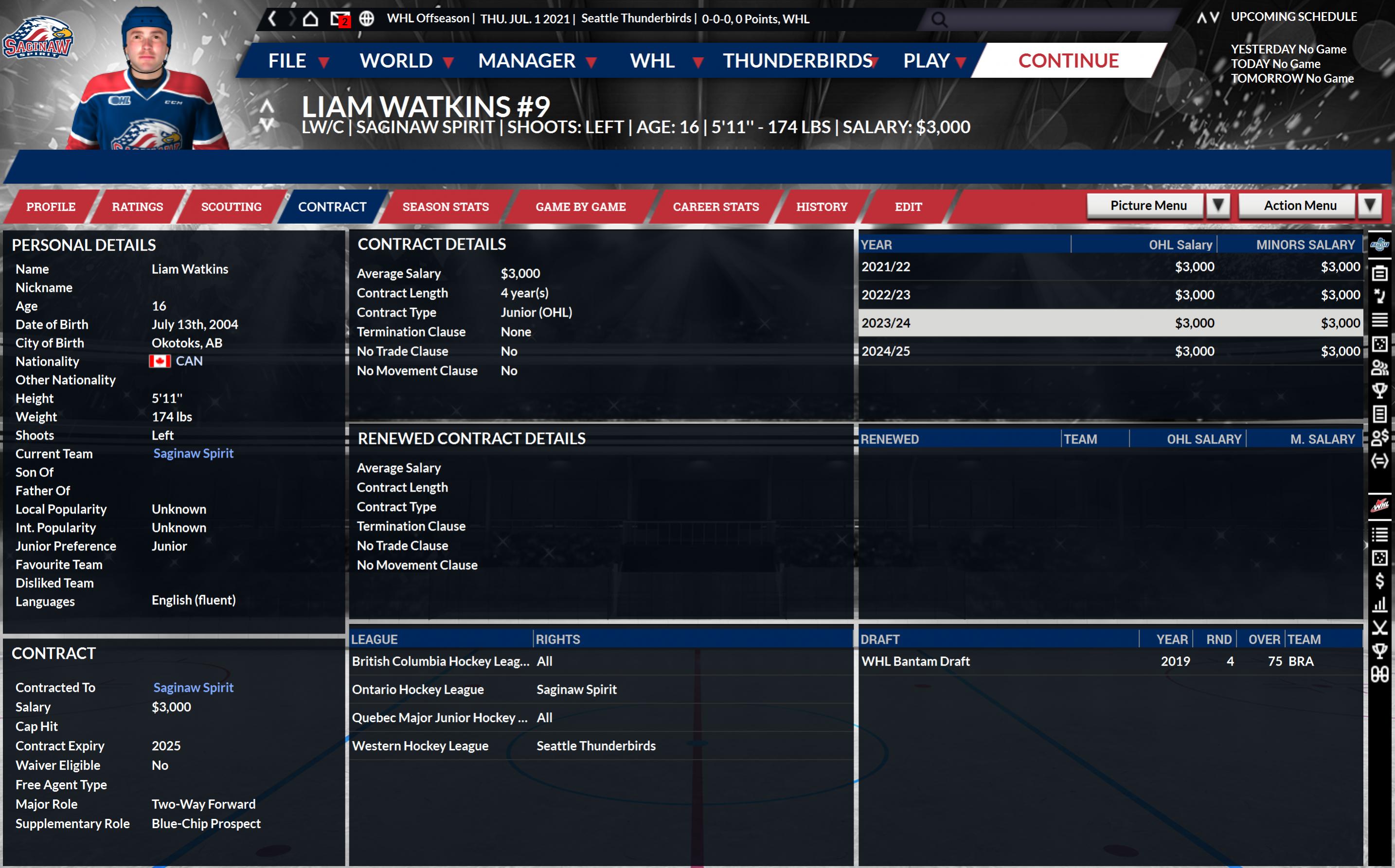The width and height of the screenshot is (1395, 868).
Task: Switch to the RATINGS tab
Action: click(137, 207)
